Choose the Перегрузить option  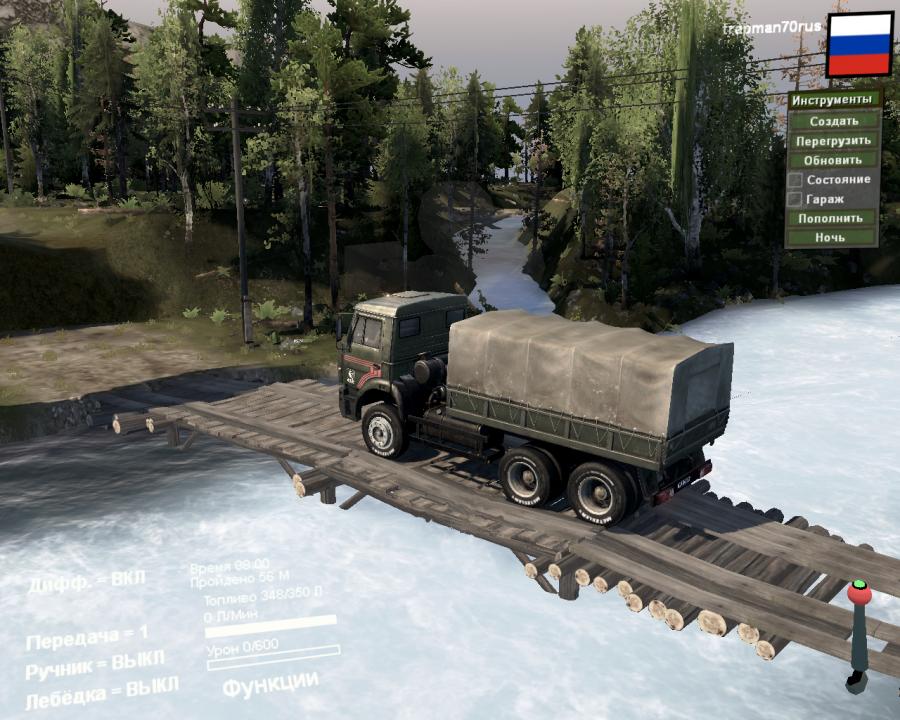tap(834, 141)
